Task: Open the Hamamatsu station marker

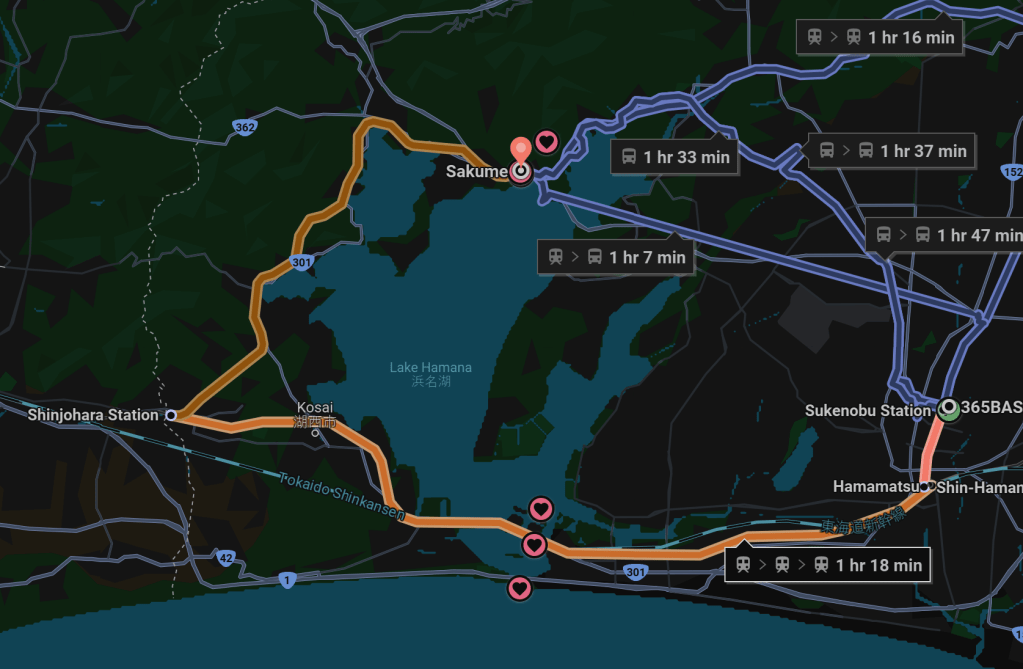Action: coord(927,486)
